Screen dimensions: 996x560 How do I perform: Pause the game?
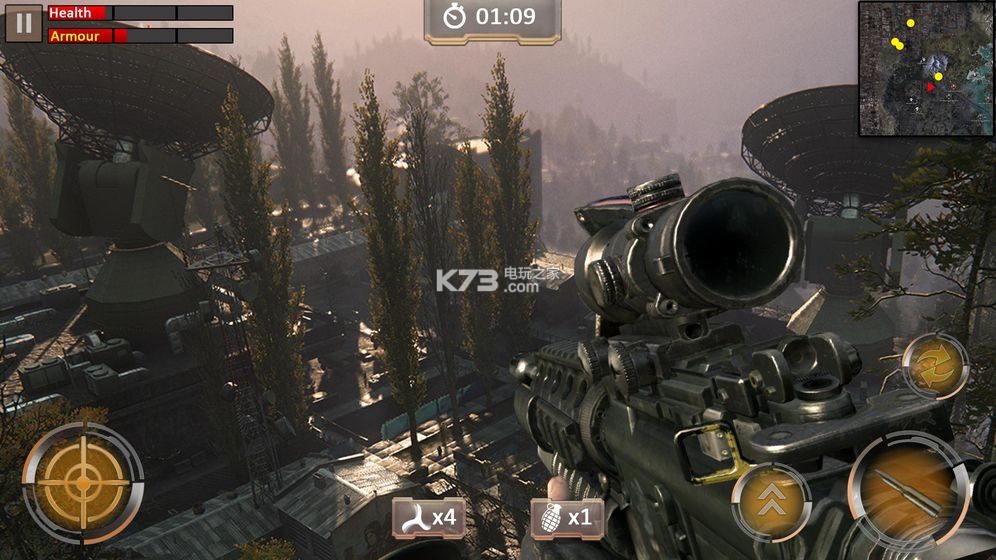[23, 23]
